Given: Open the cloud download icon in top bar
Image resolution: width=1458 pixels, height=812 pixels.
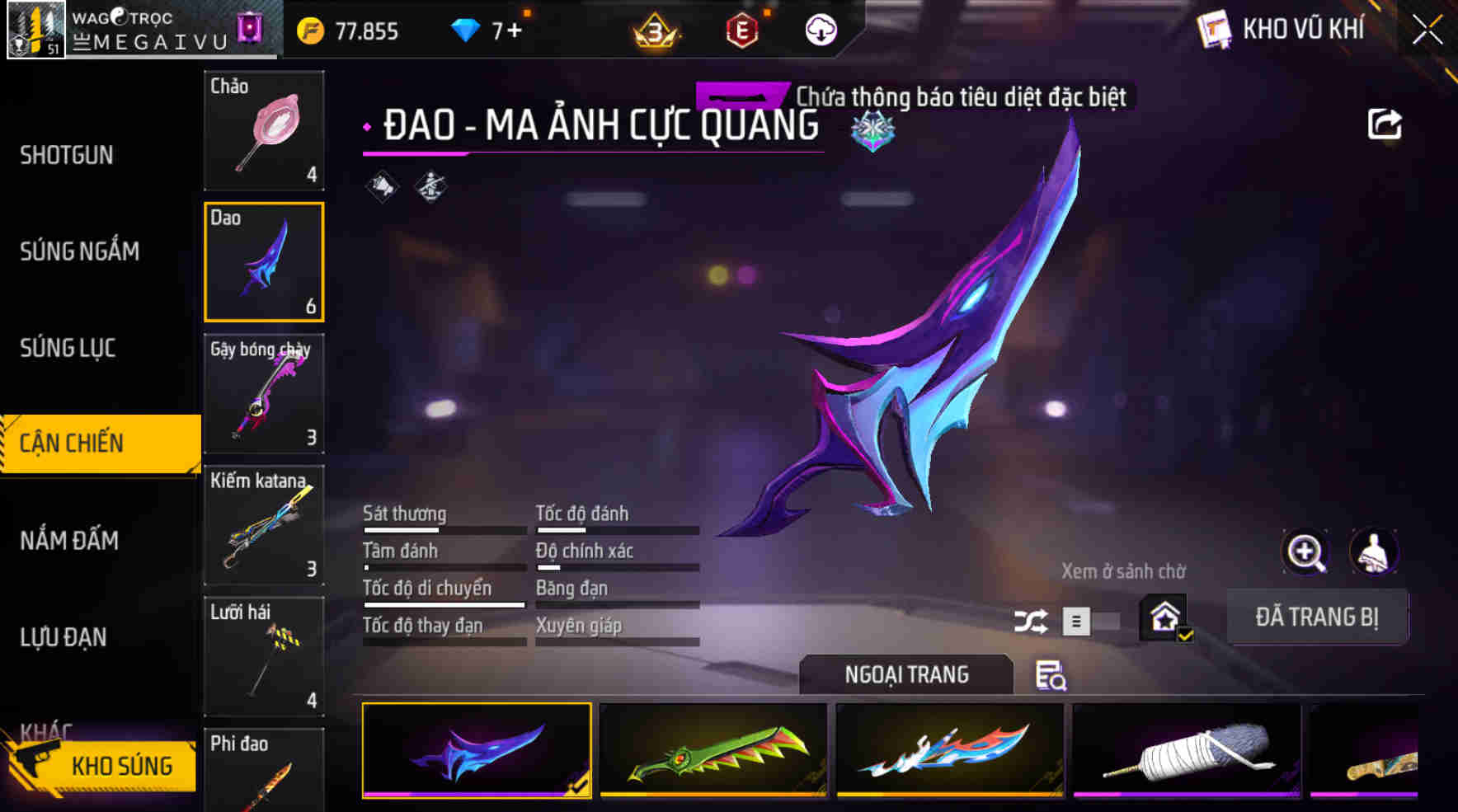Looking at the screenshot, I should pos(819,30).
